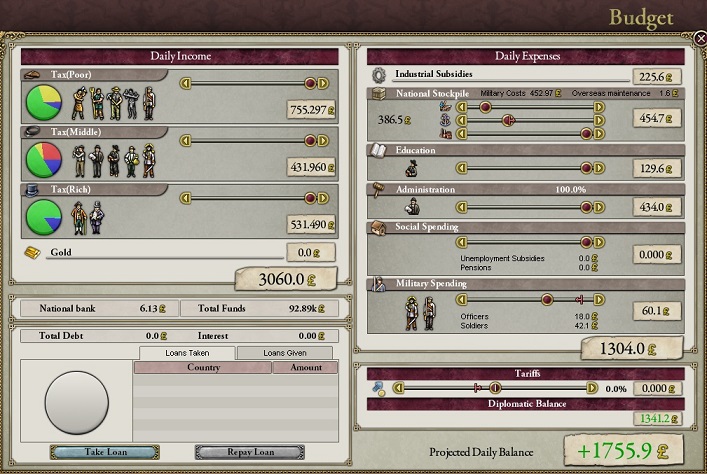Click the poor tax pie chart

tap(43, 102)
